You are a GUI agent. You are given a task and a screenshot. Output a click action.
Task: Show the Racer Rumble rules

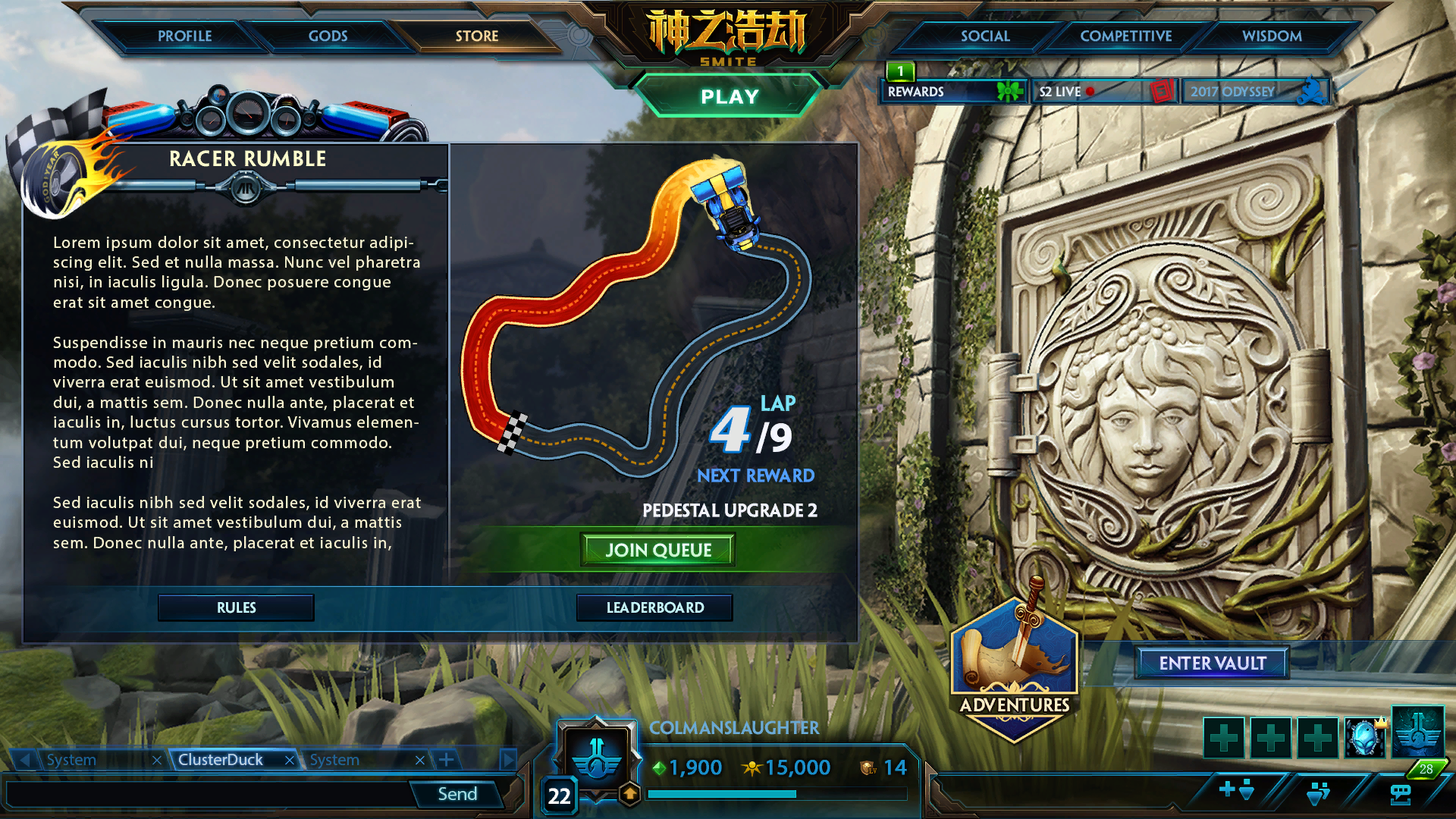236,607
